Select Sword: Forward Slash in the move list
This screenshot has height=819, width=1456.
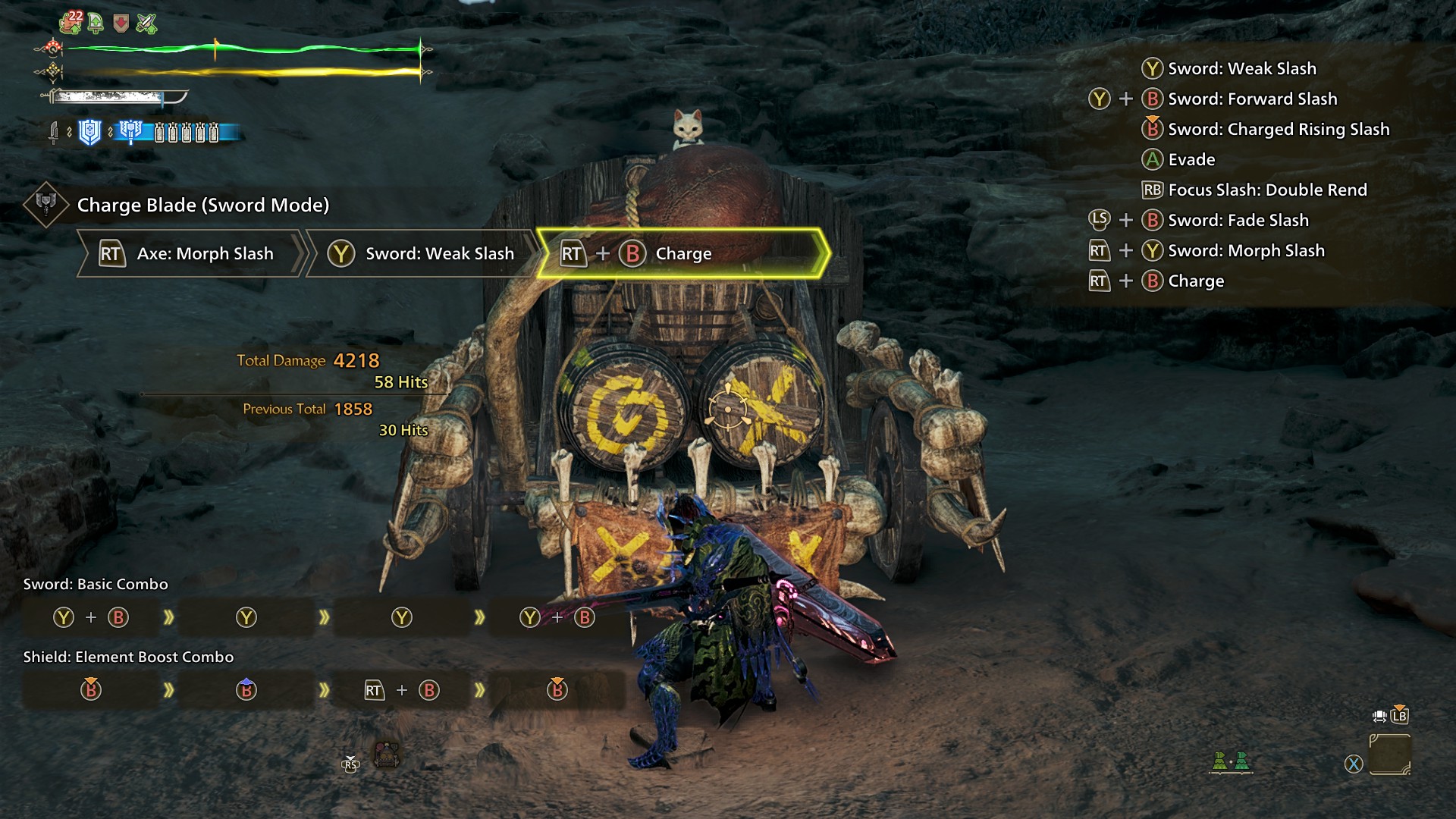point(1252,99)
